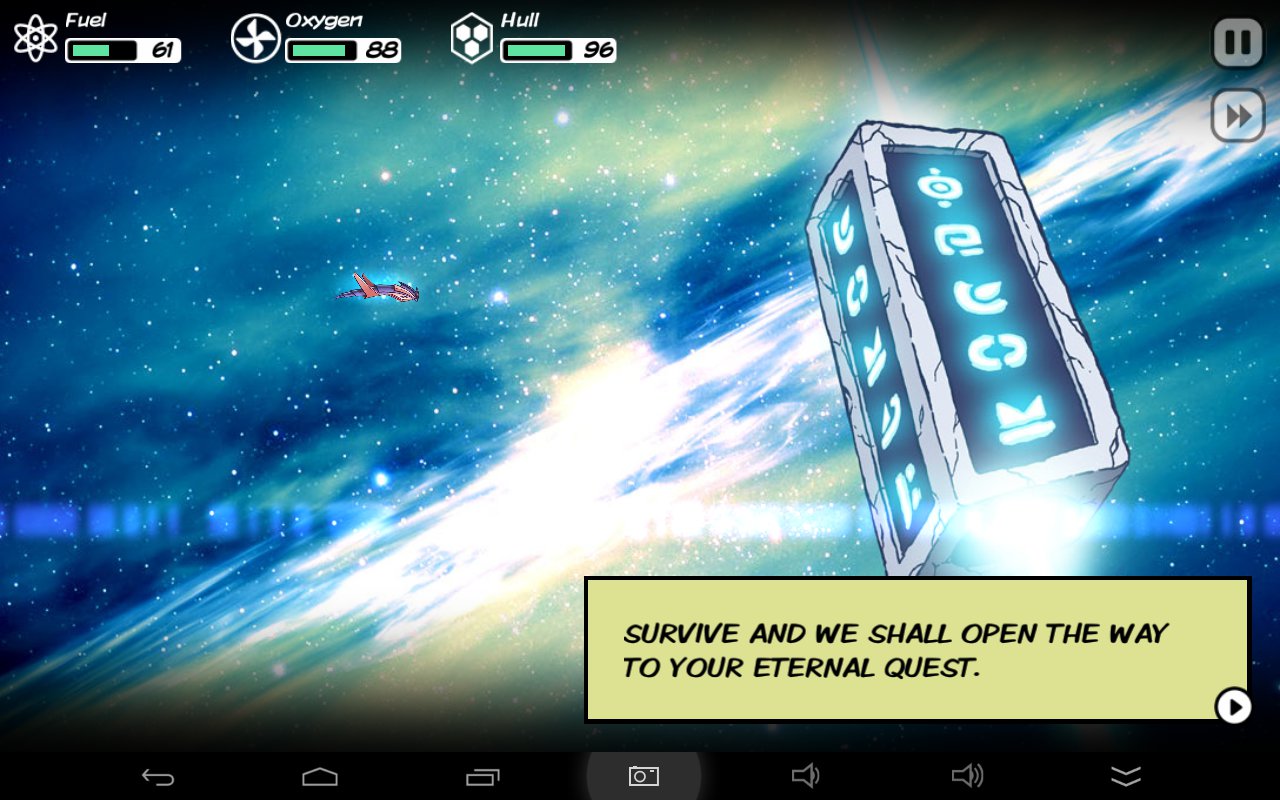Tap the Android back arrow
The image size is (1280, 800).
tap(158, 776)
